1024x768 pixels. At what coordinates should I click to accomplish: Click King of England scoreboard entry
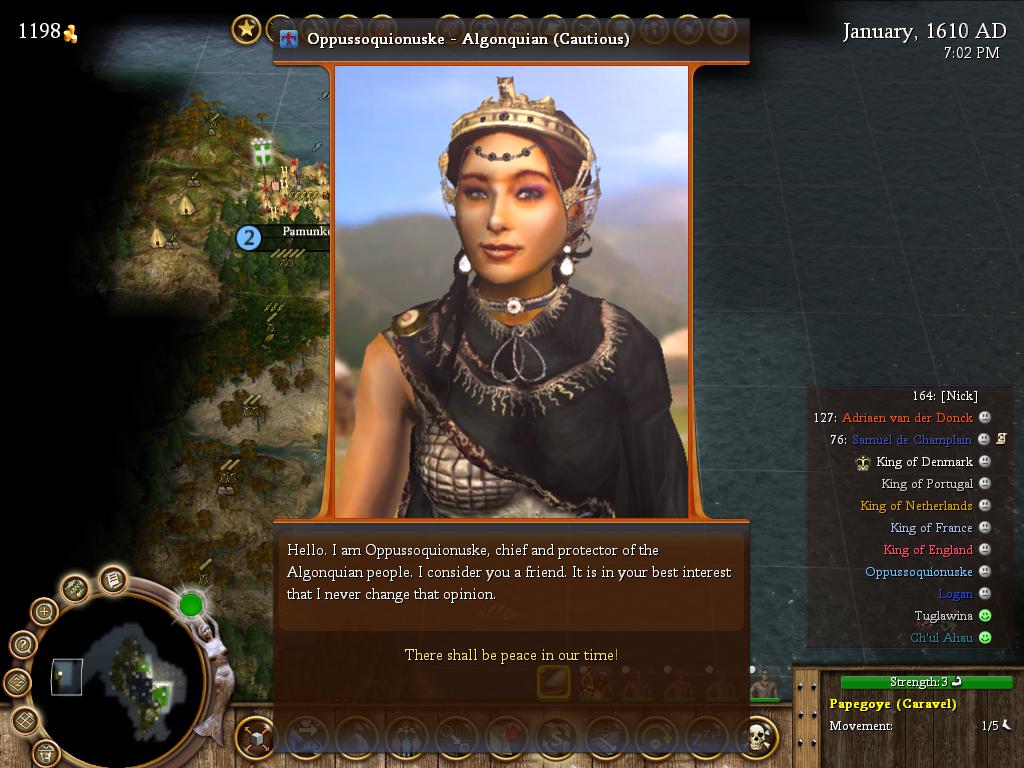click(x=927, y=550)
